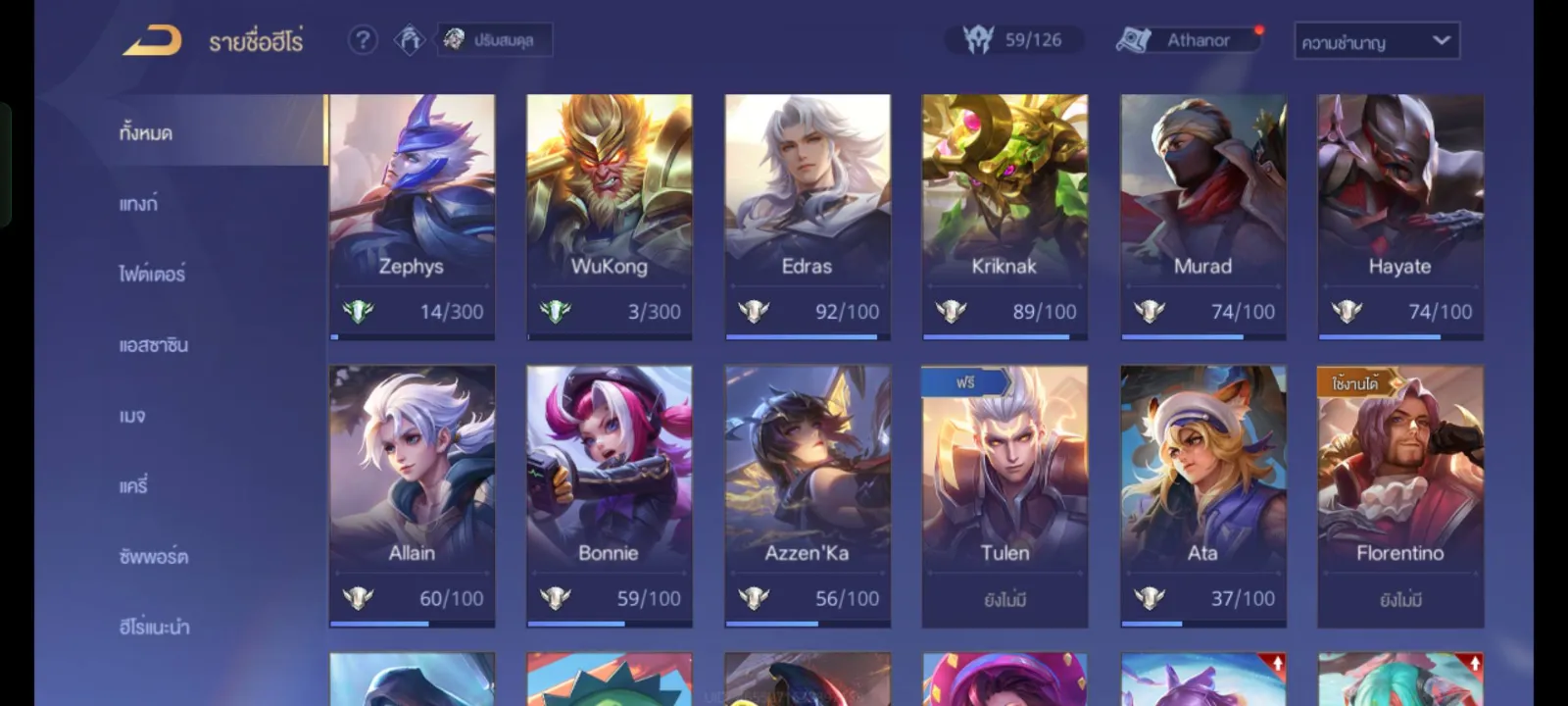Choose the Kriknak hero card

tap(1004, 217)
